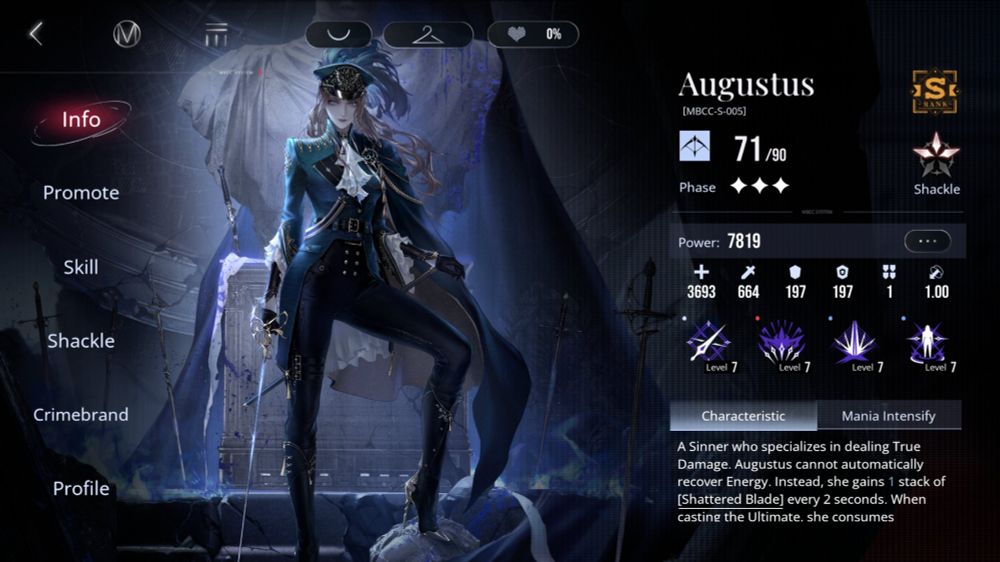Select the first skill icon with arrow
The image size is (1000, 562).
(x=708, y=343)
